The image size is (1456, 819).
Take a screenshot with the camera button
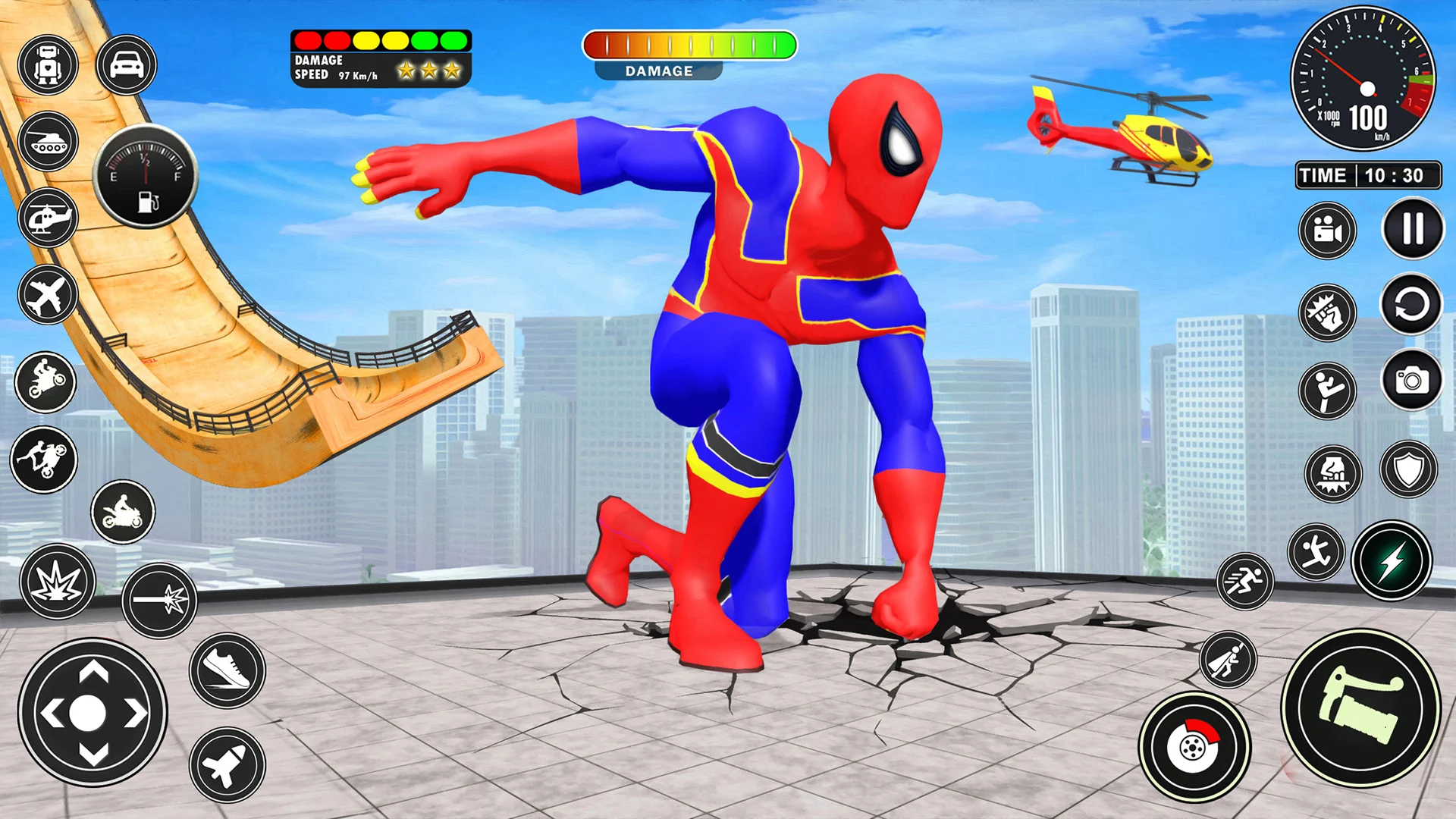(x=1411, y=380)
